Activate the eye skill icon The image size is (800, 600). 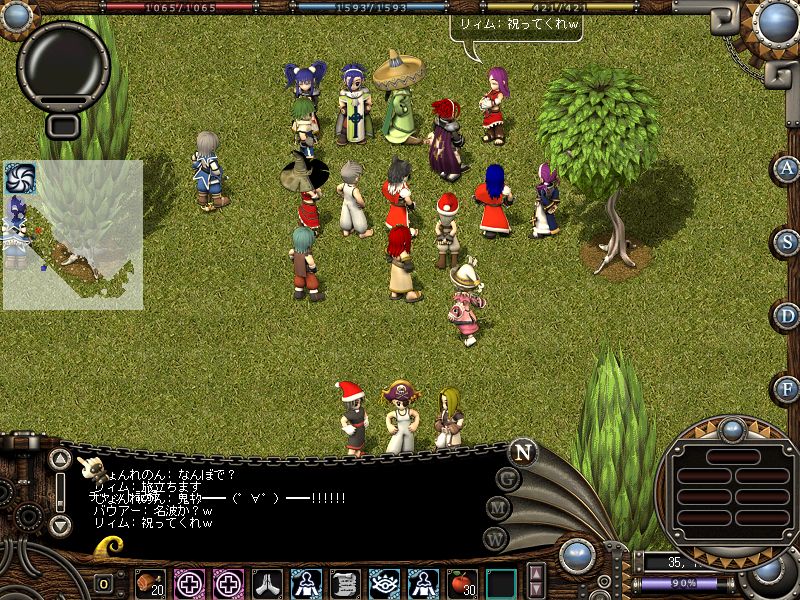(384, 582)
